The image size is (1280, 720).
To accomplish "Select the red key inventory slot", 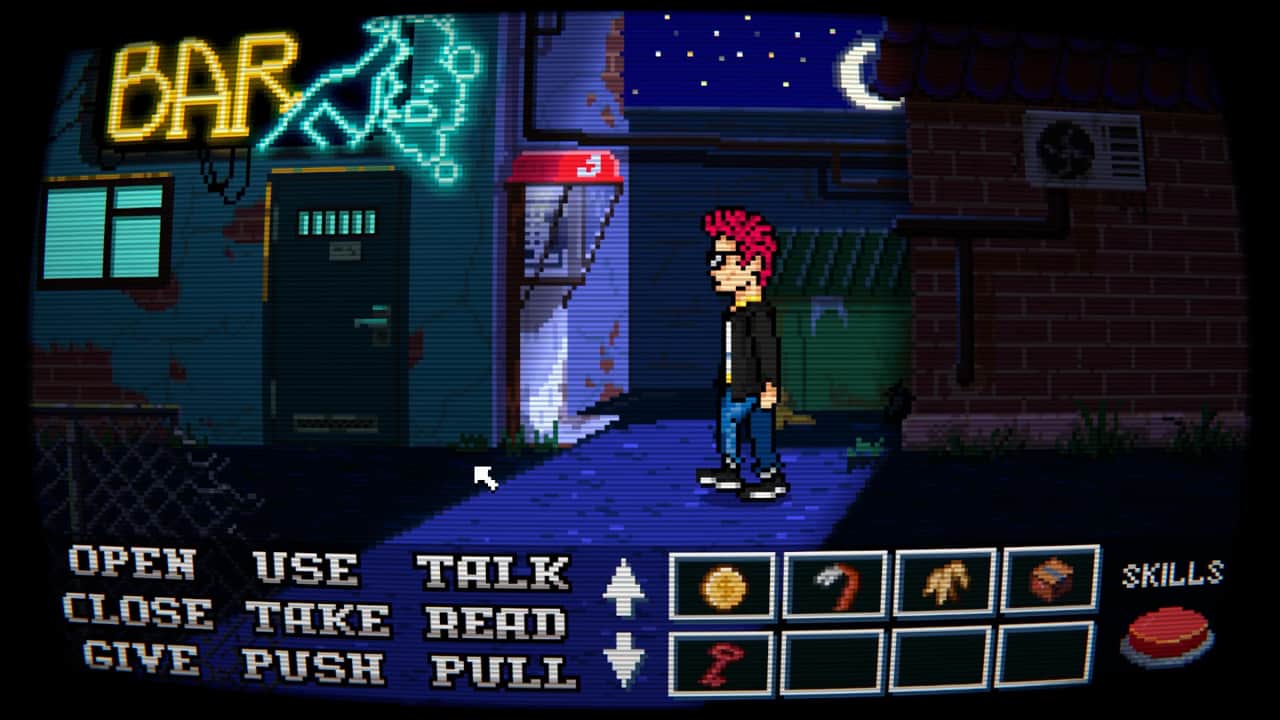I will 722,663.
